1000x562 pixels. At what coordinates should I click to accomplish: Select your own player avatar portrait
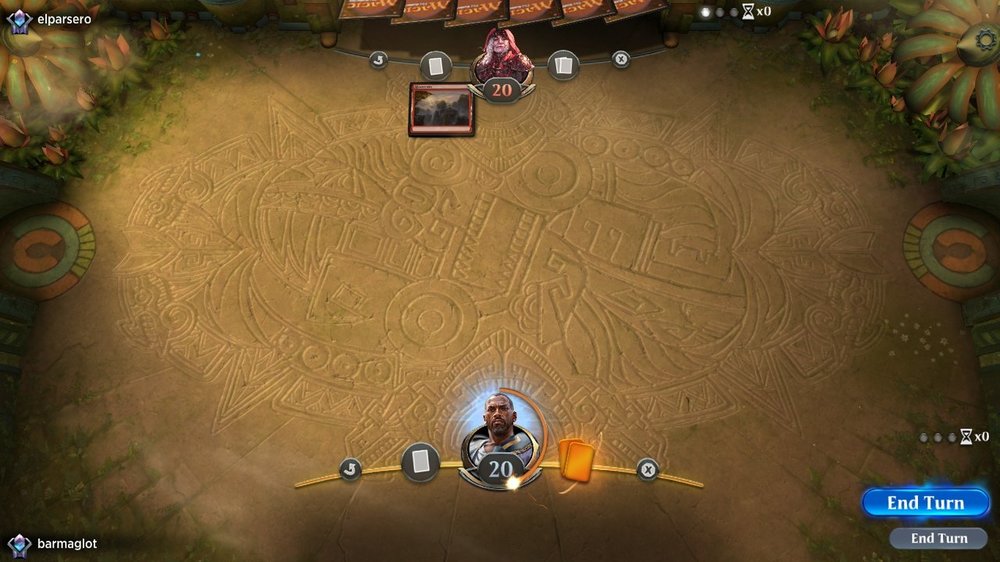(x=500, y=425)
